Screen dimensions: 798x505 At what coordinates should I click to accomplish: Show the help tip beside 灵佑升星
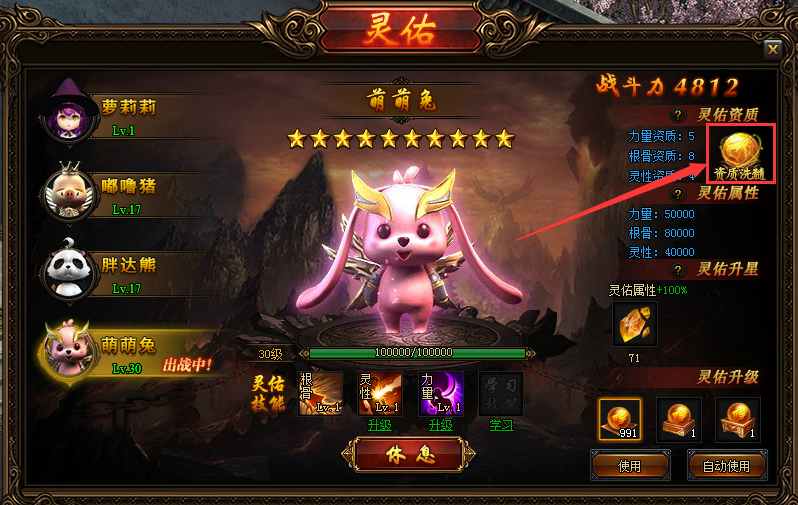tap(678, 270)
